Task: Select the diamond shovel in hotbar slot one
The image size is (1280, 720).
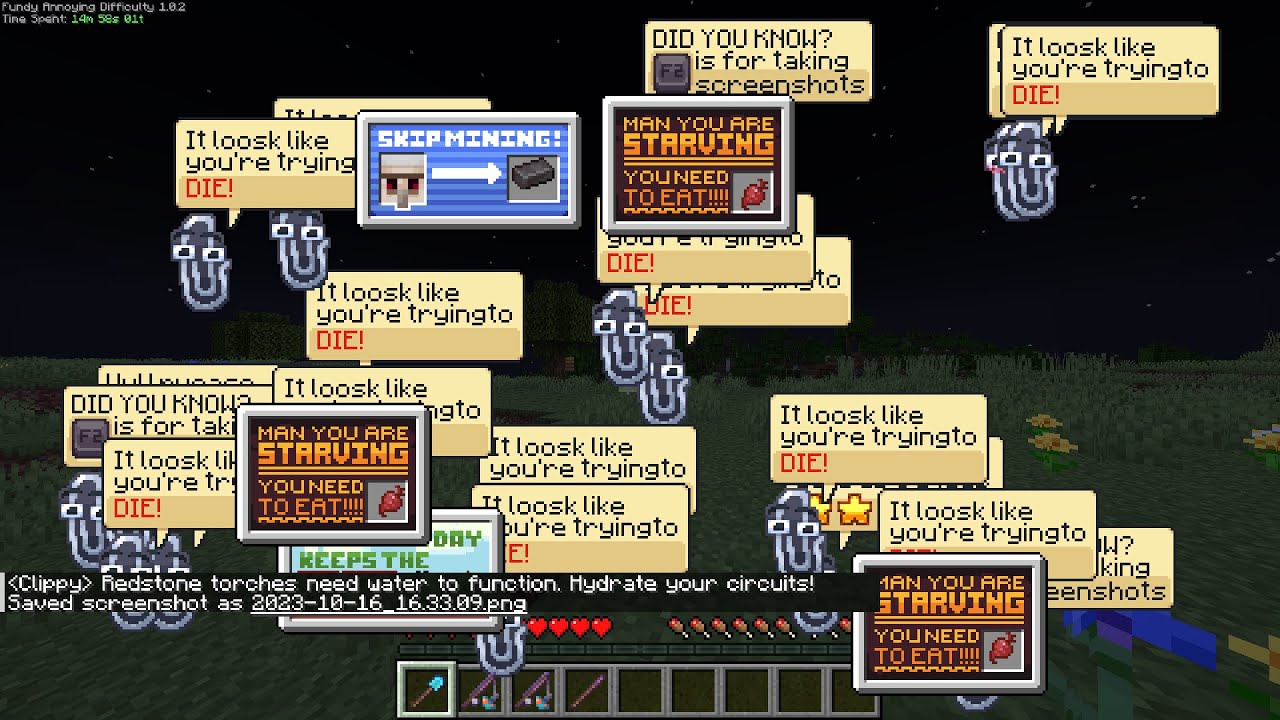Action: (x=425, y=686)
